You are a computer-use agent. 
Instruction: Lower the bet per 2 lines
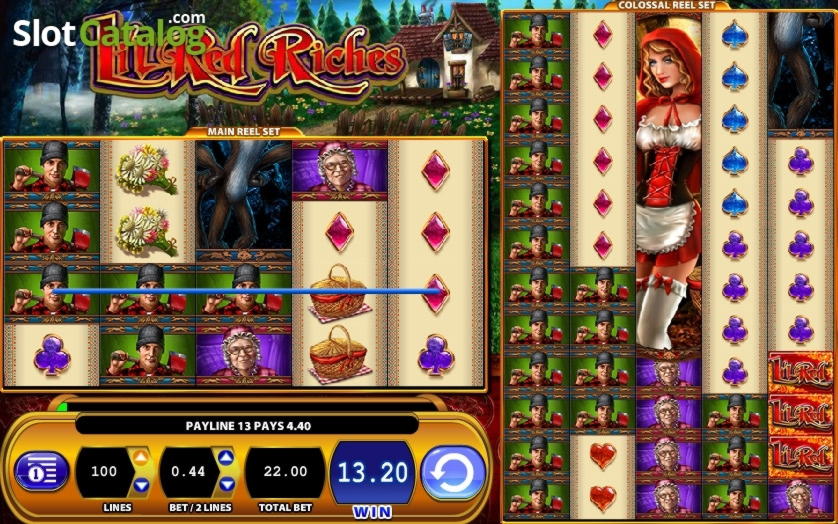click(x=226, y=485)
